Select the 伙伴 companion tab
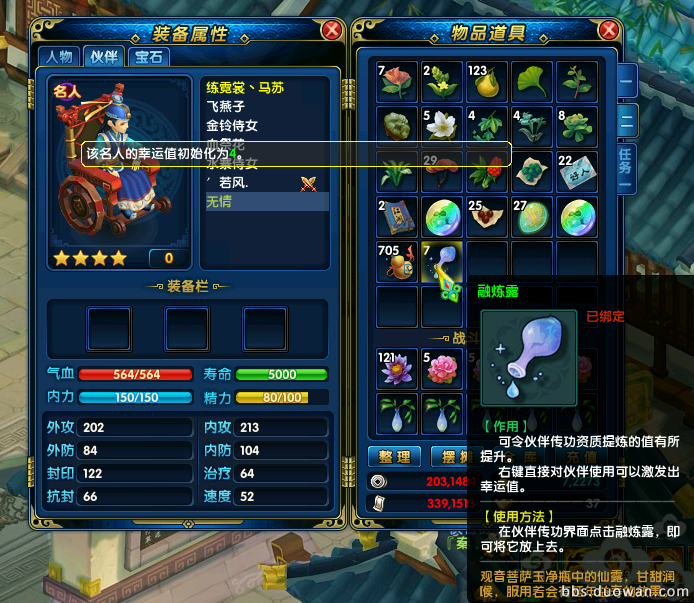 click(103, 57)
